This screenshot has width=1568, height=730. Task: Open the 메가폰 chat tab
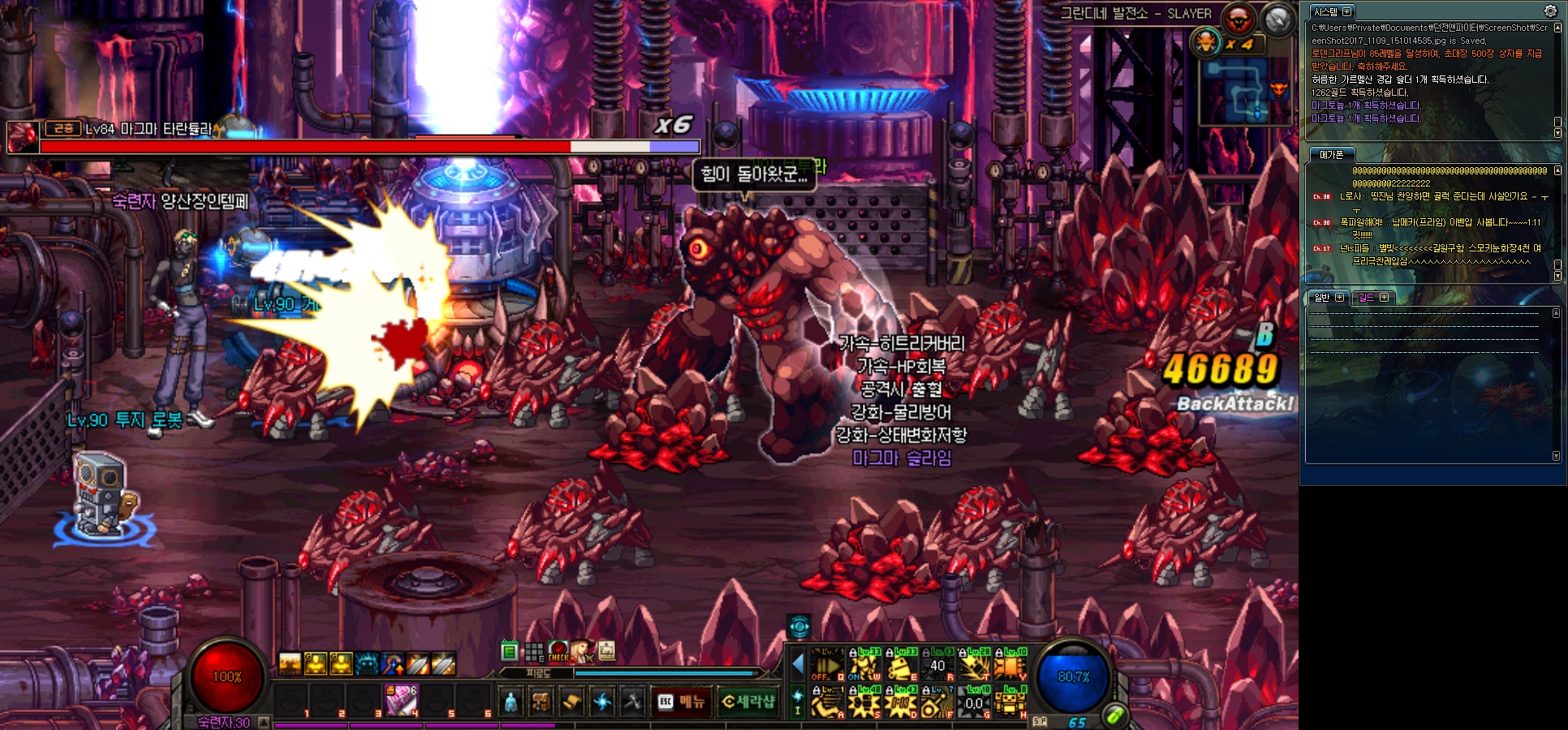(1331, 155)
